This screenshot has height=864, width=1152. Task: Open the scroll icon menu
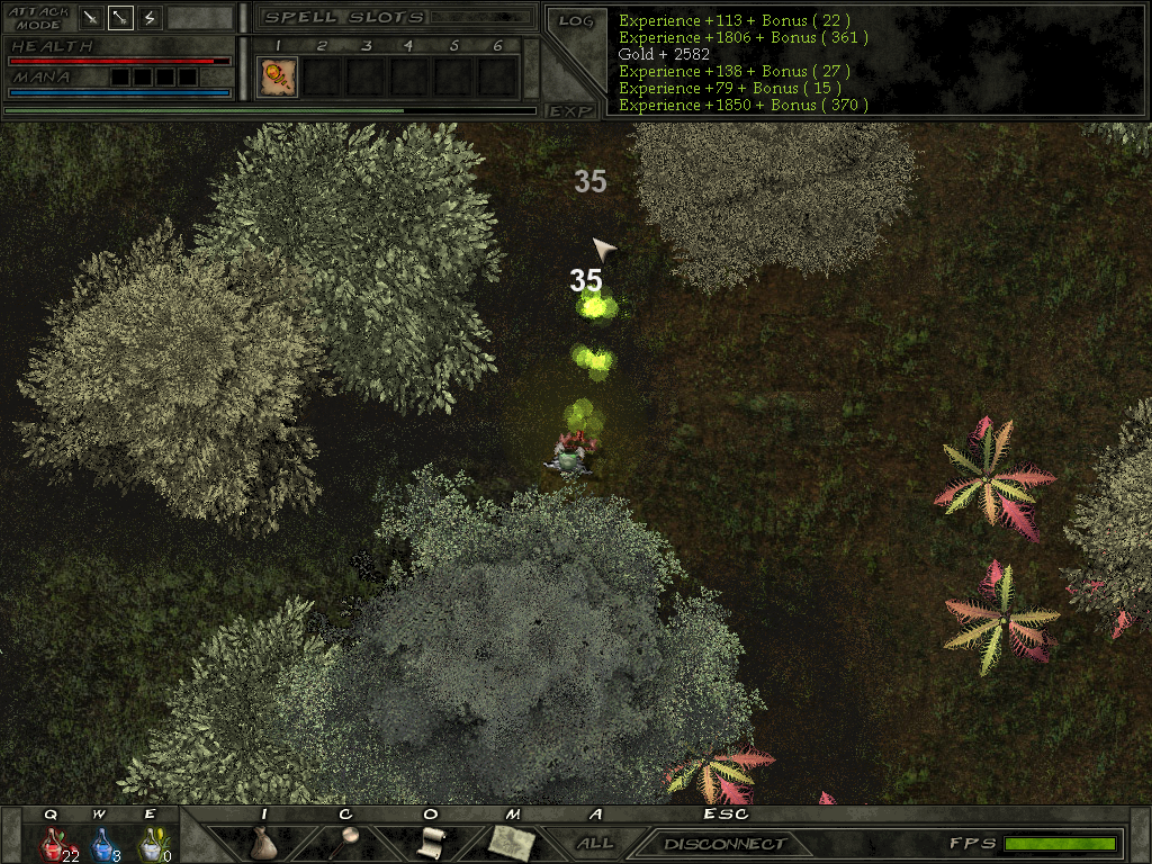point(430,842)
